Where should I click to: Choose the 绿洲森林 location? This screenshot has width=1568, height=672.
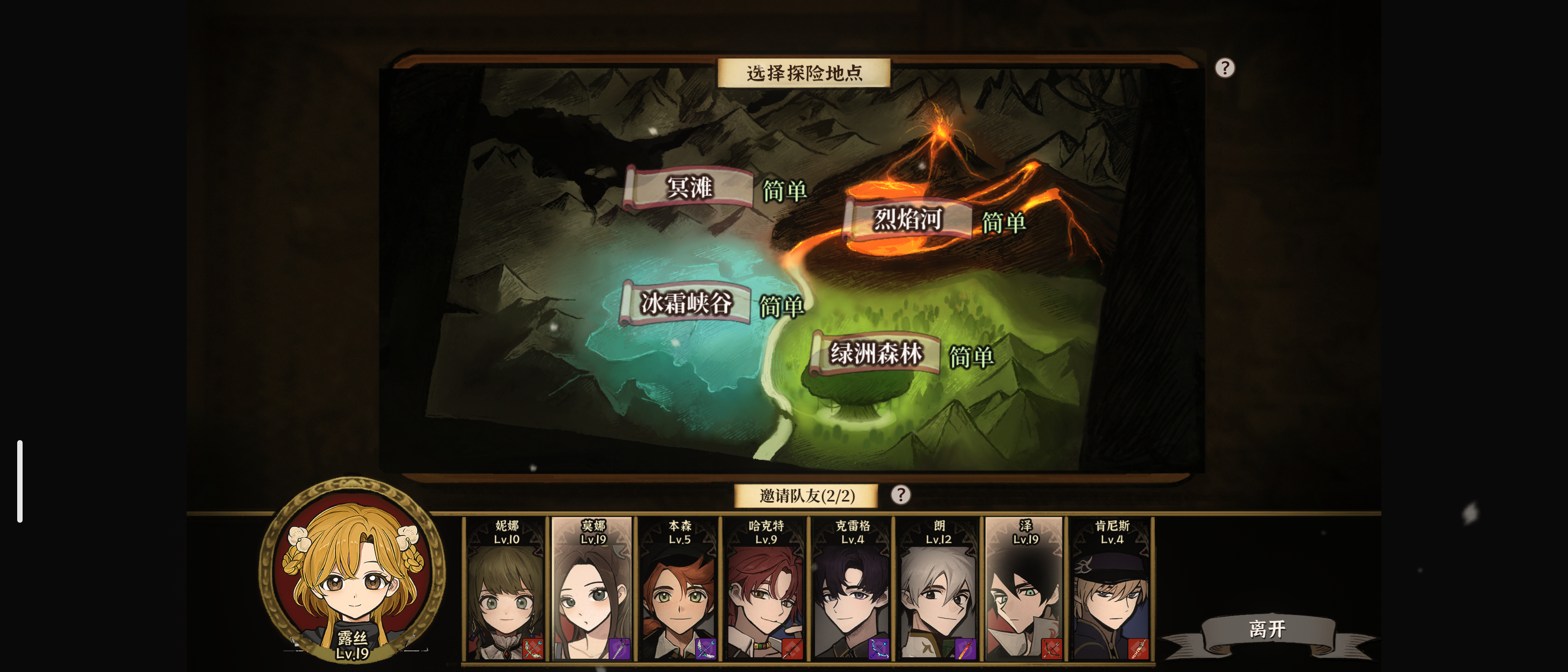click(878, 352)
